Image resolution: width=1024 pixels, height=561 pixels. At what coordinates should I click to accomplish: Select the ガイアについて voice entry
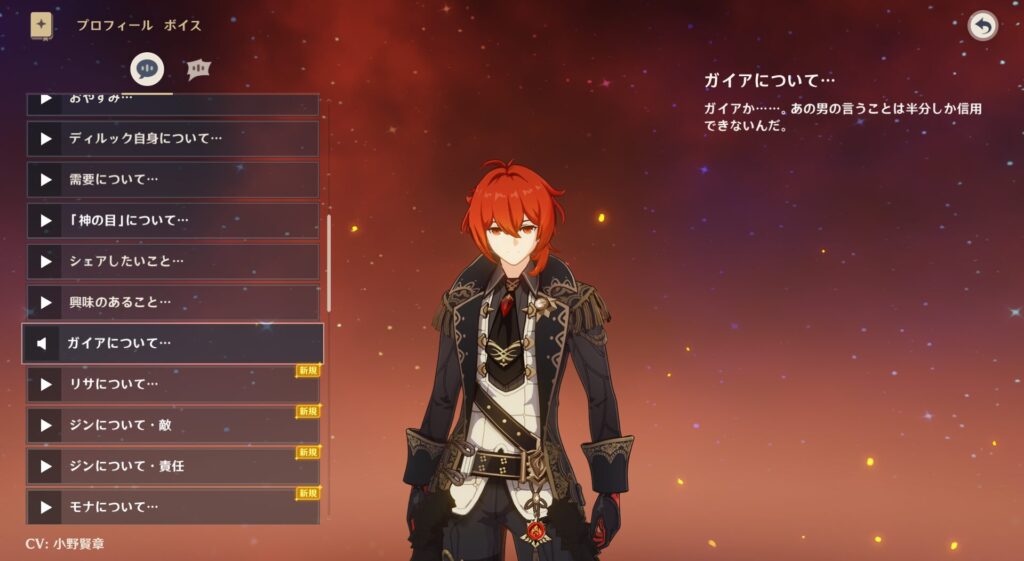pyautogui.click(x=172, y=343)
